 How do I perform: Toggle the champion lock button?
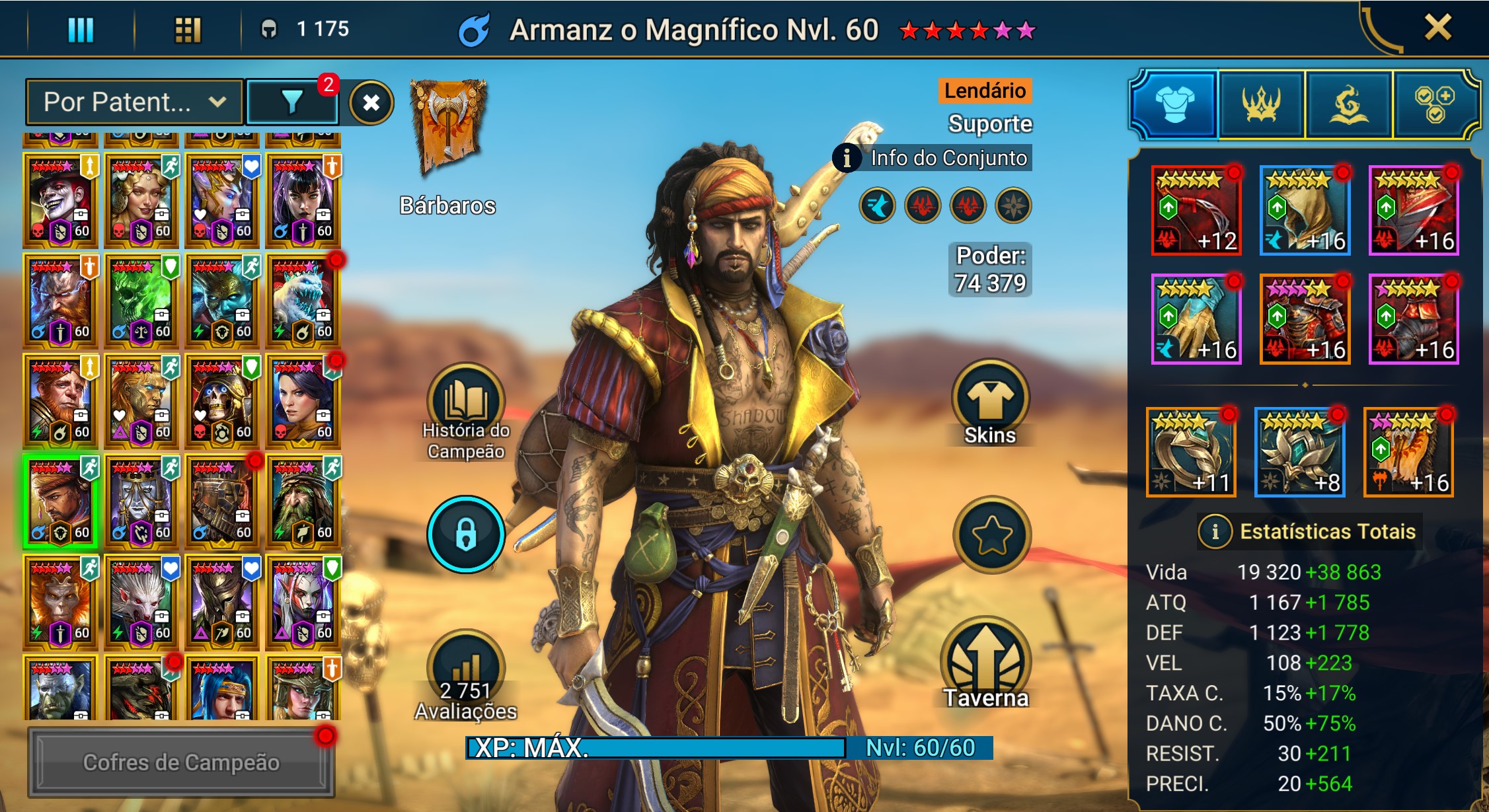(466, 534)
